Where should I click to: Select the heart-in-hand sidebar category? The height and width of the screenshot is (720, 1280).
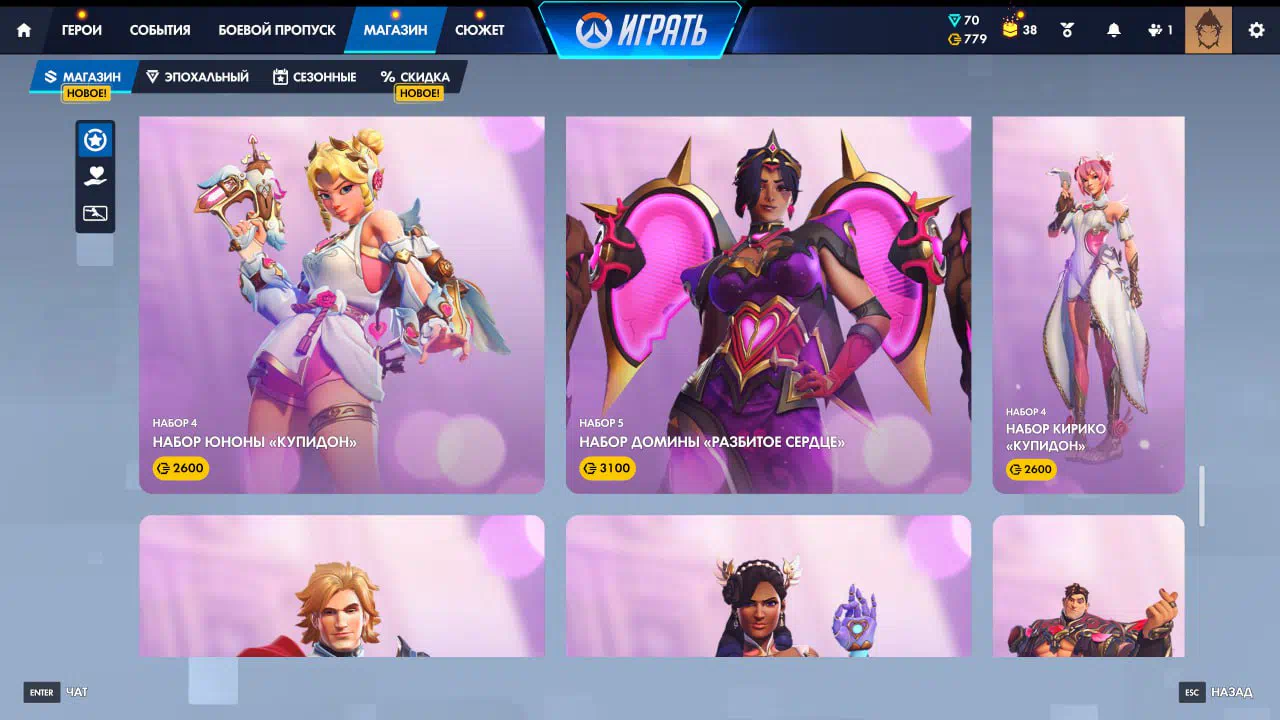coord(95,177)
